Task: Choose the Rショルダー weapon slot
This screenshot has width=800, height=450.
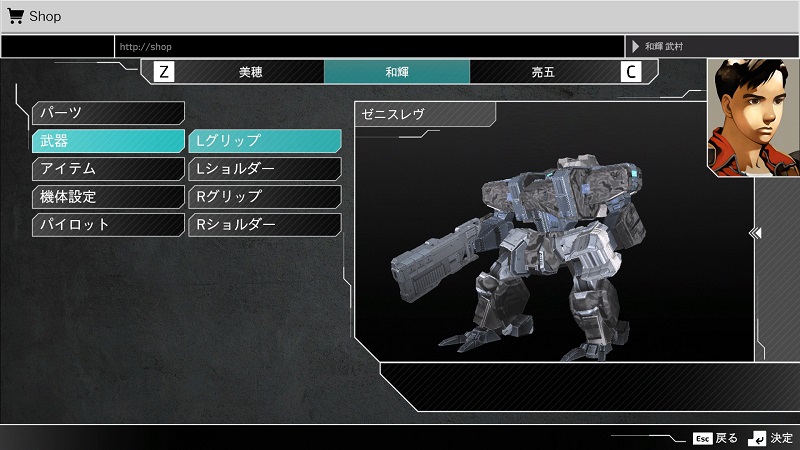Action: pos(264,224)
